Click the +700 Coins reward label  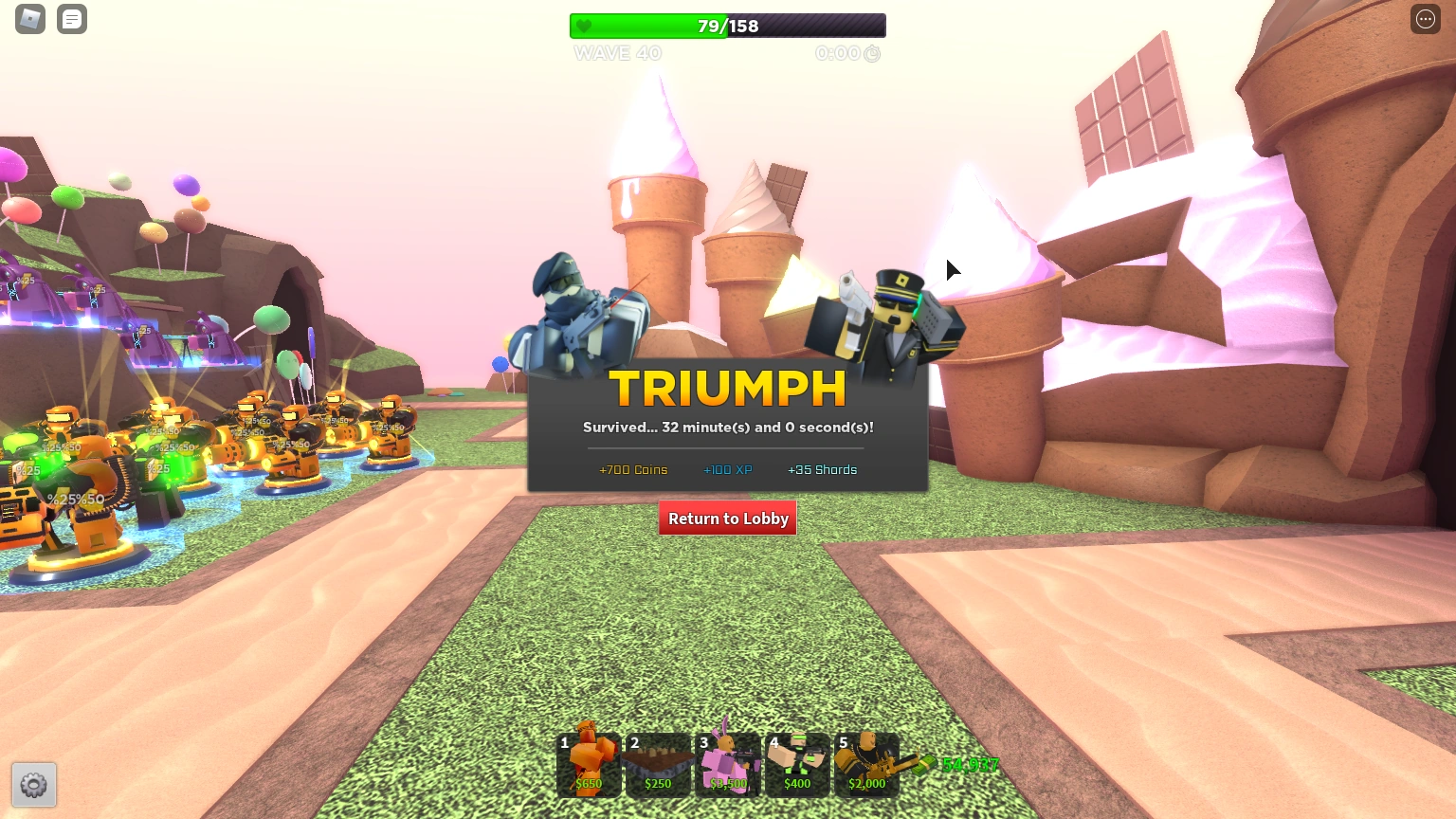pyautogui.click(x=633, y=469)
